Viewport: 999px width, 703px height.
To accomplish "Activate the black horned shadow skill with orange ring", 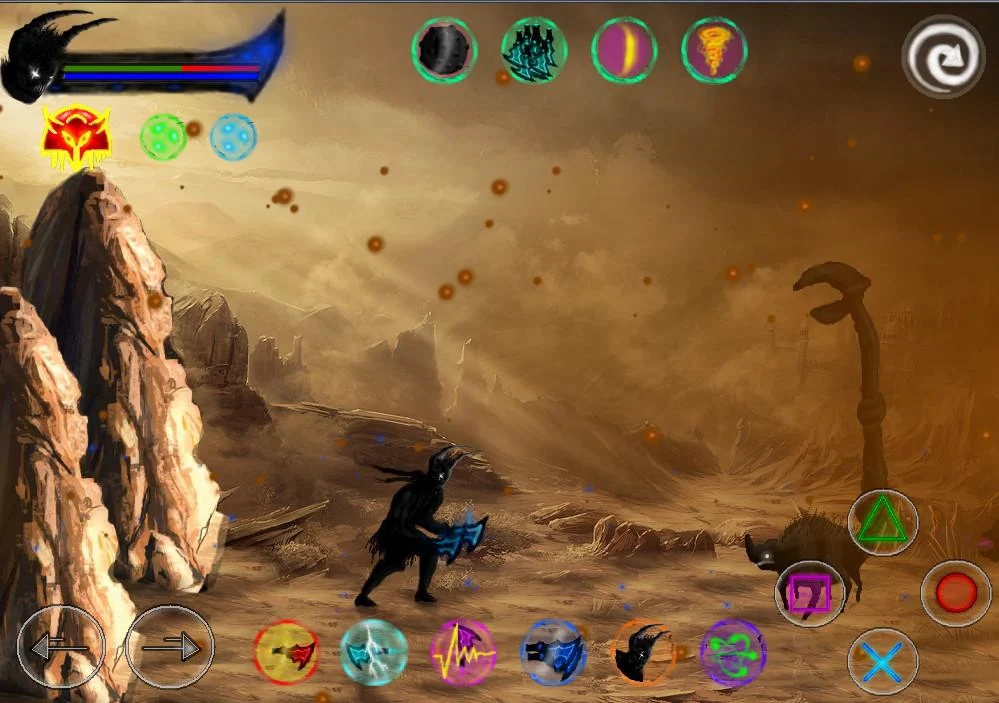I will click(642, 652).
